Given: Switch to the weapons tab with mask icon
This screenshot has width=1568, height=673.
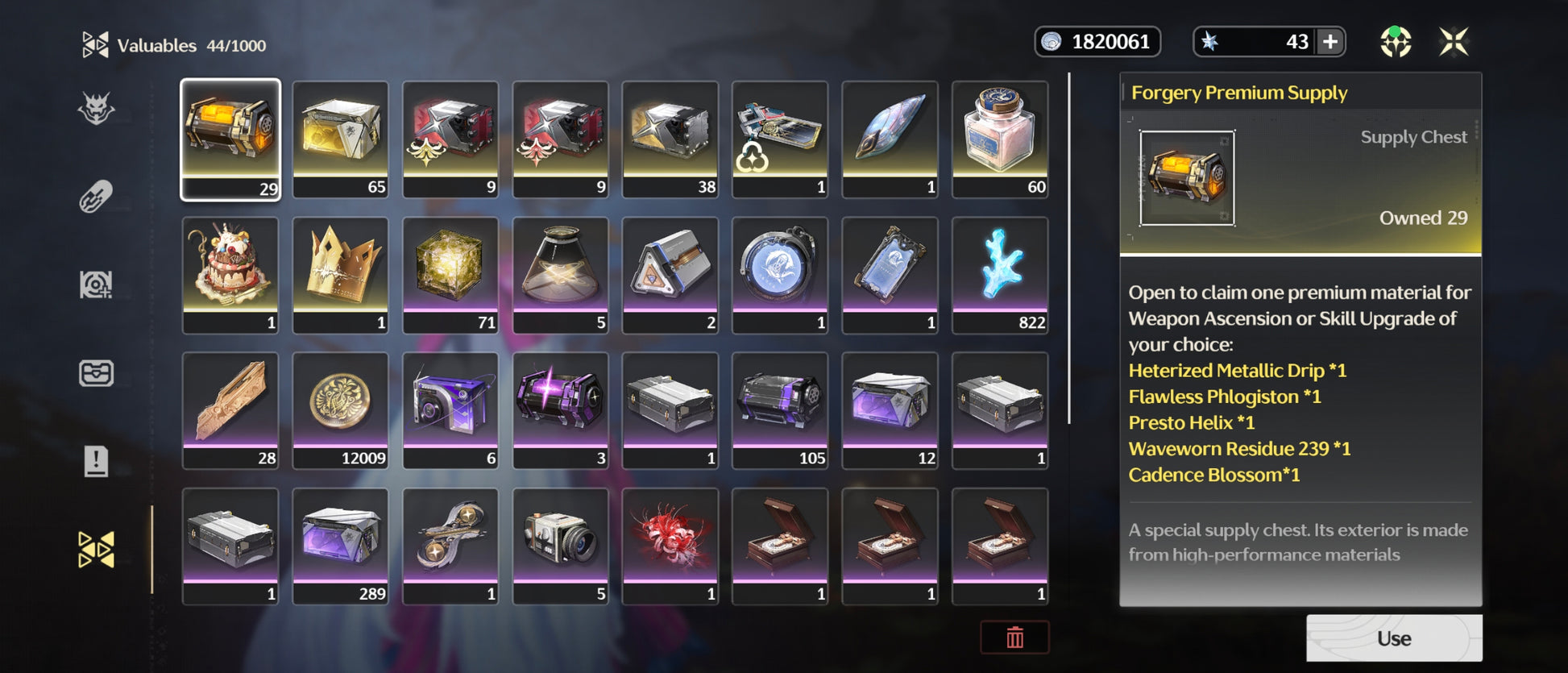Looking at the screenshot, I should pyautogui.click(x=96, y=109).
